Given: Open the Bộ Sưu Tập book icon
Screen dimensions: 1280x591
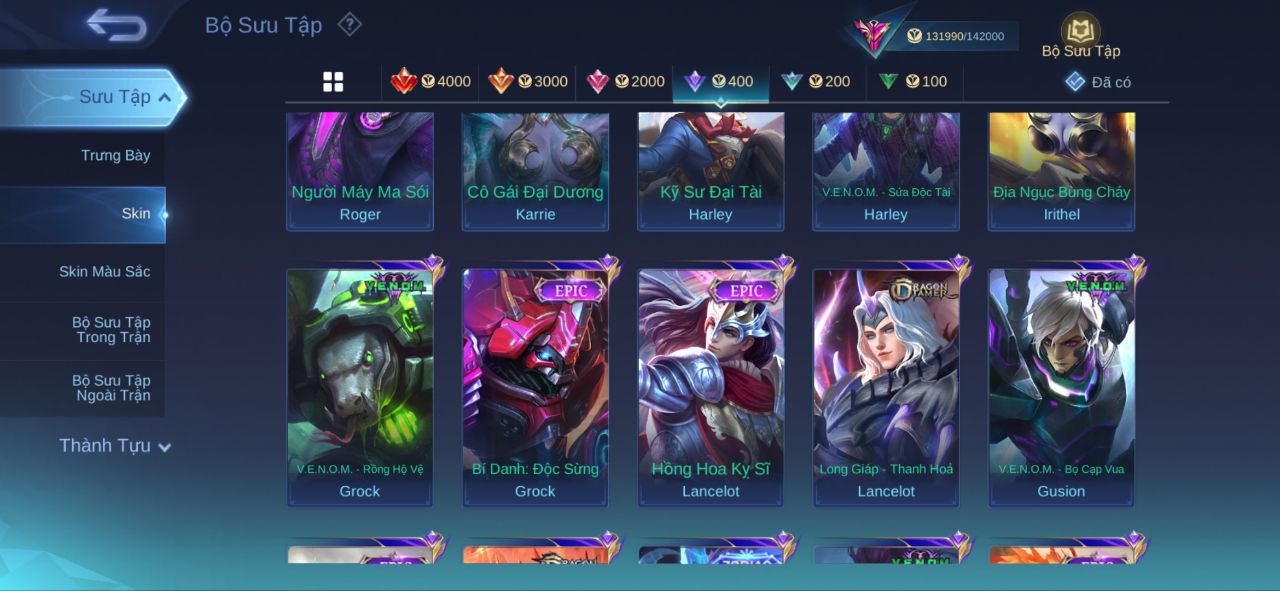Looking at the screenshot, I should click(1080, 32).
